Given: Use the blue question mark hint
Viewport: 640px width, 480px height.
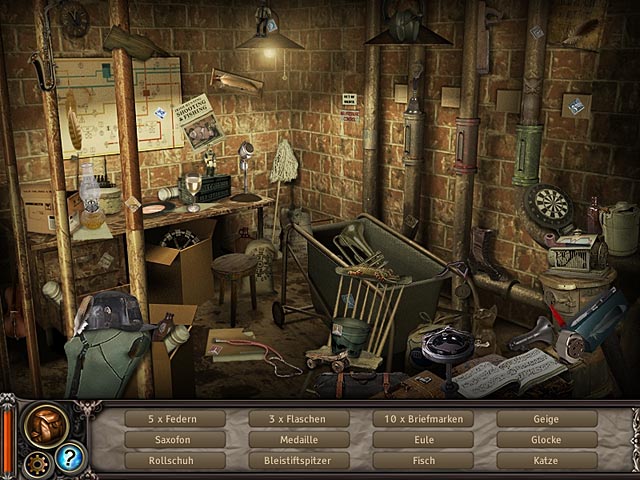Looking at the screenshot, I should (x=70, y=458).
